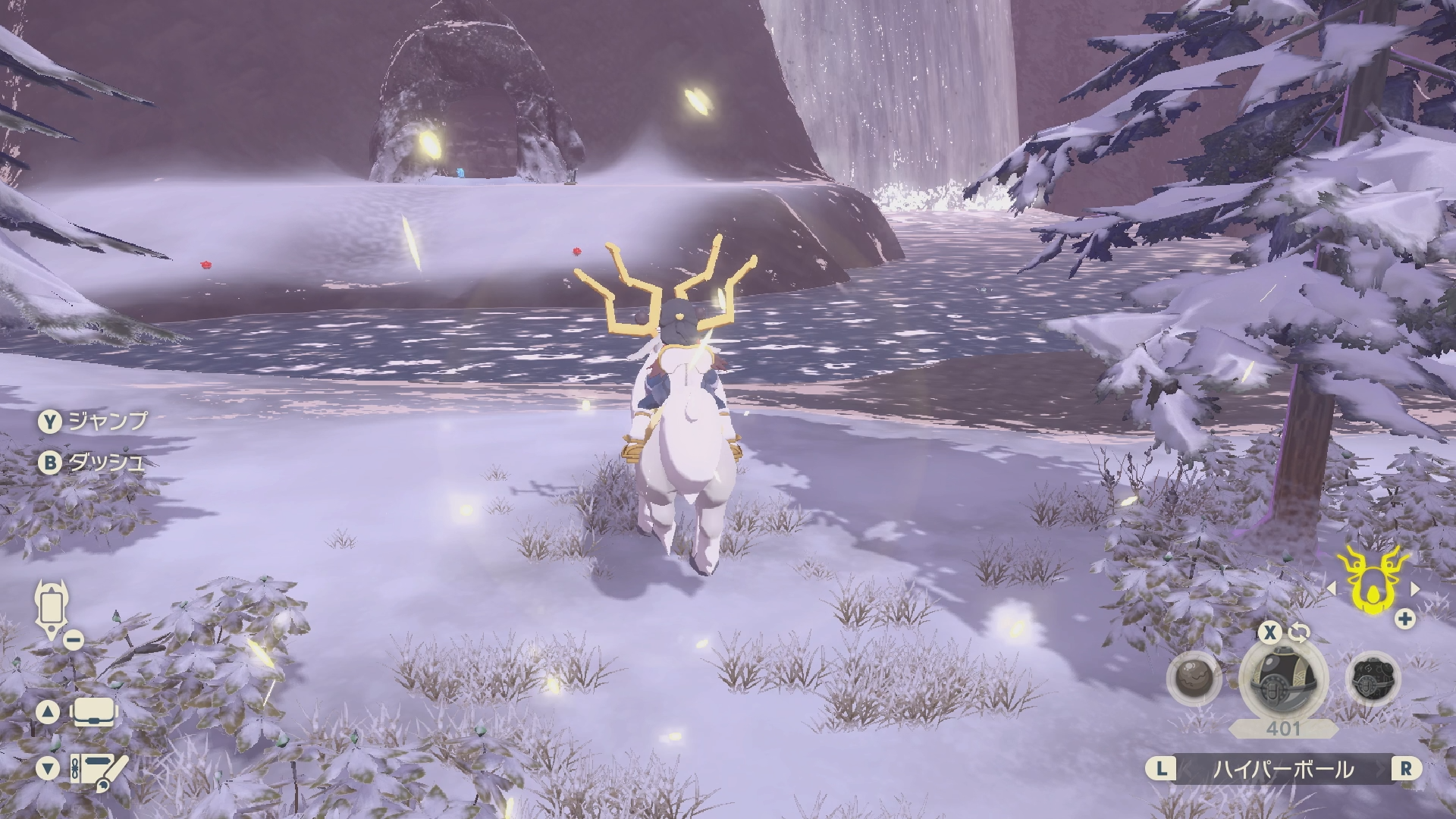This screenshot has height=819, width=1456.
Task: Choose the brown mud ball item slot
Action: pos(1194,678)
